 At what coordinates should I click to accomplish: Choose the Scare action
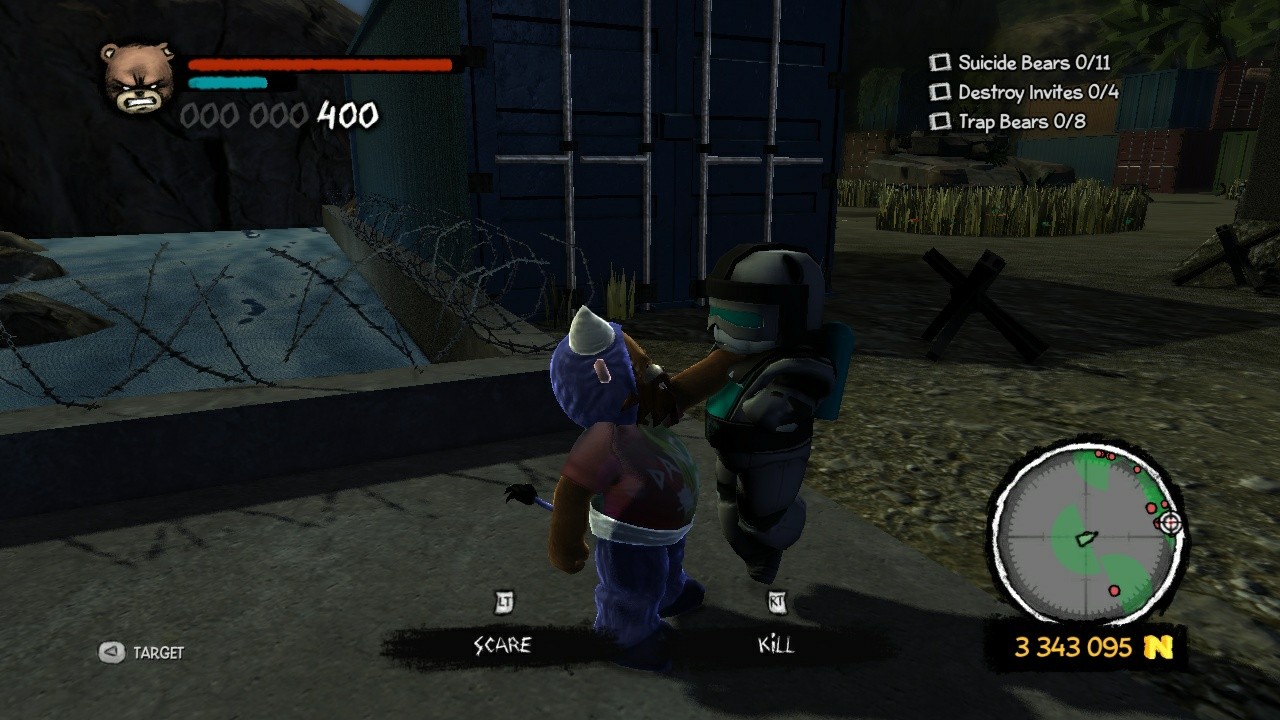coord(502,645)
